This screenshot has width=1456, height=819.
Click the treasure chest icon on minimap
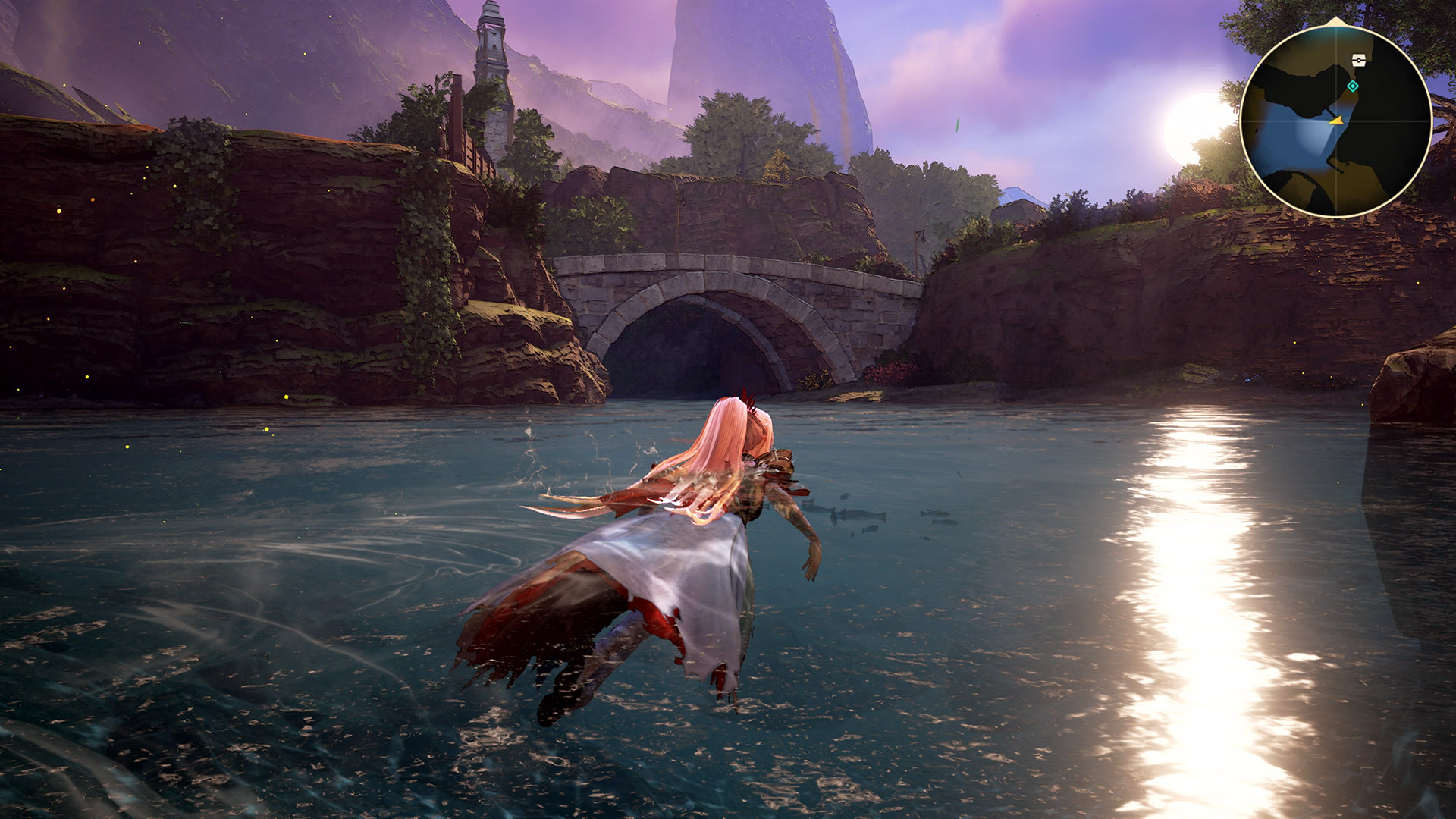click(1359, 60)
